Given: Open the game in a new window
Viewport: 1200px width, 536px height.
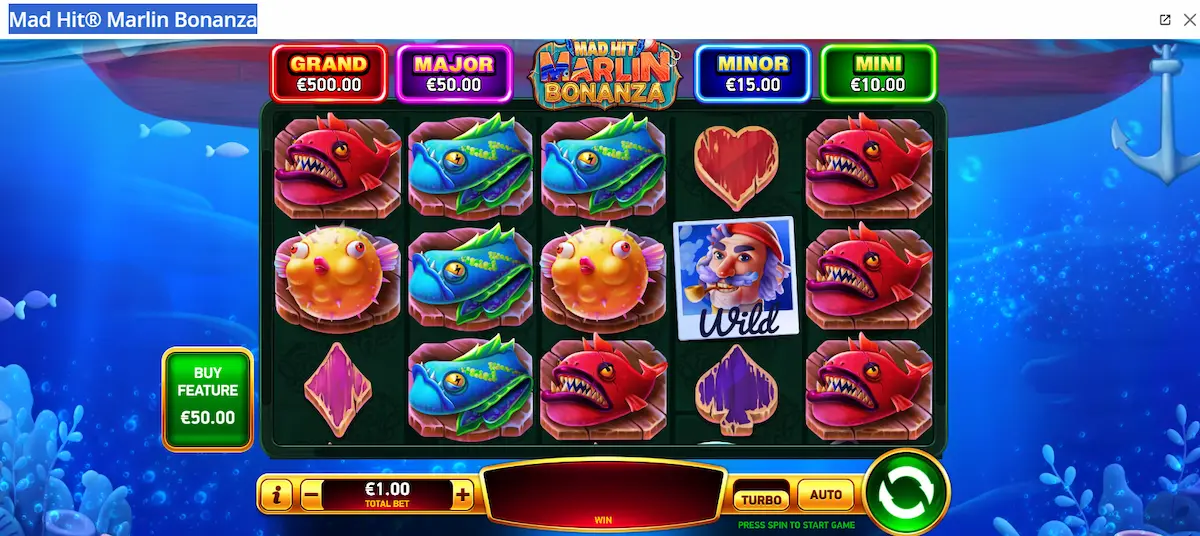Looking at the screenshot, I should coord(1165,20).
